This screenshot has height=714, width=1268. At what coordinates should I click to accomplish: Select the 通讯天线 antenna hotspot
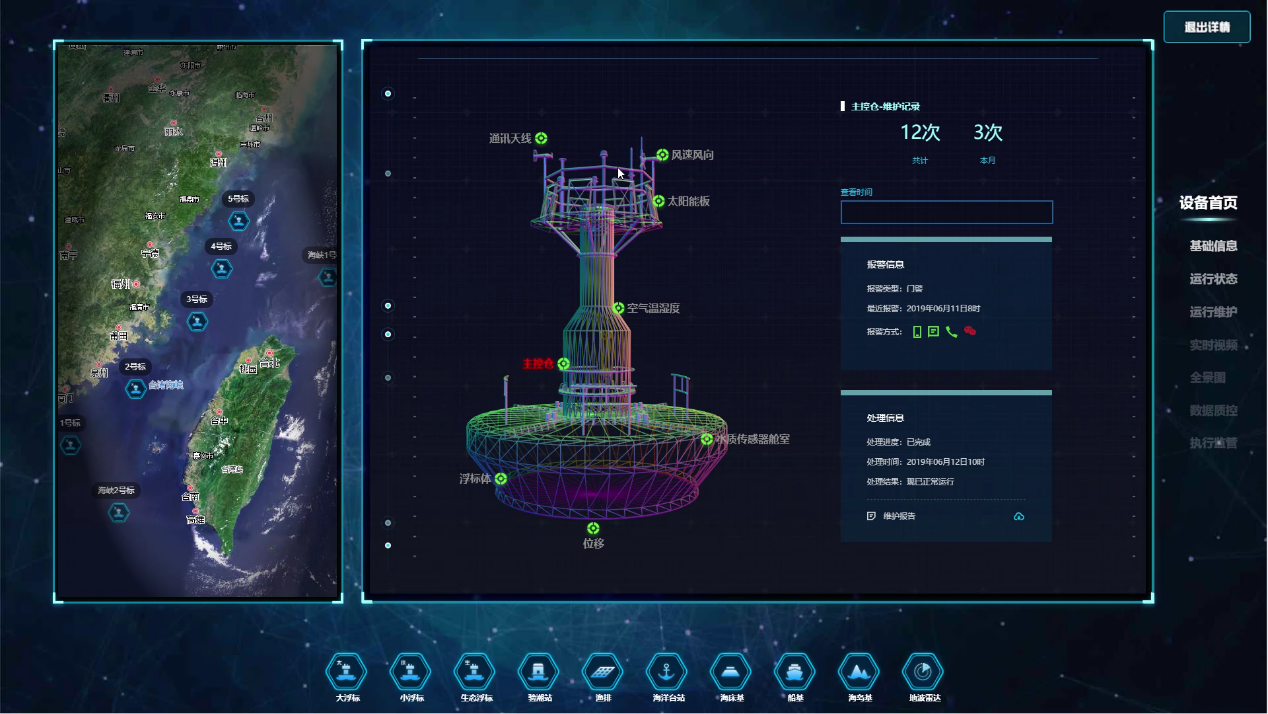pyautogui.click(x=541, y=139)
